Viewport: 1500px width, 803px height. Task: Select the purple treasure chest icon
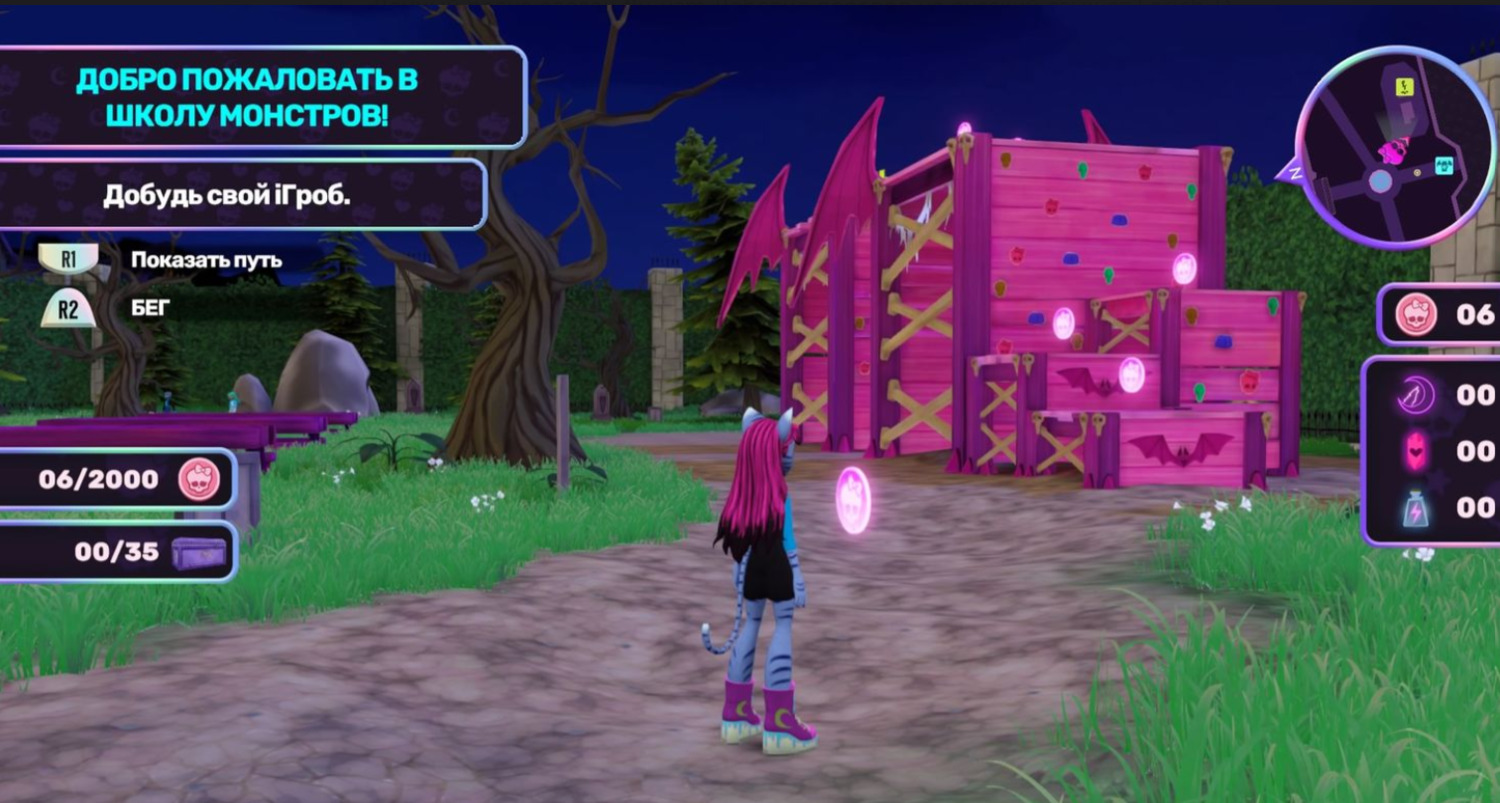click(x=198, y=552)
